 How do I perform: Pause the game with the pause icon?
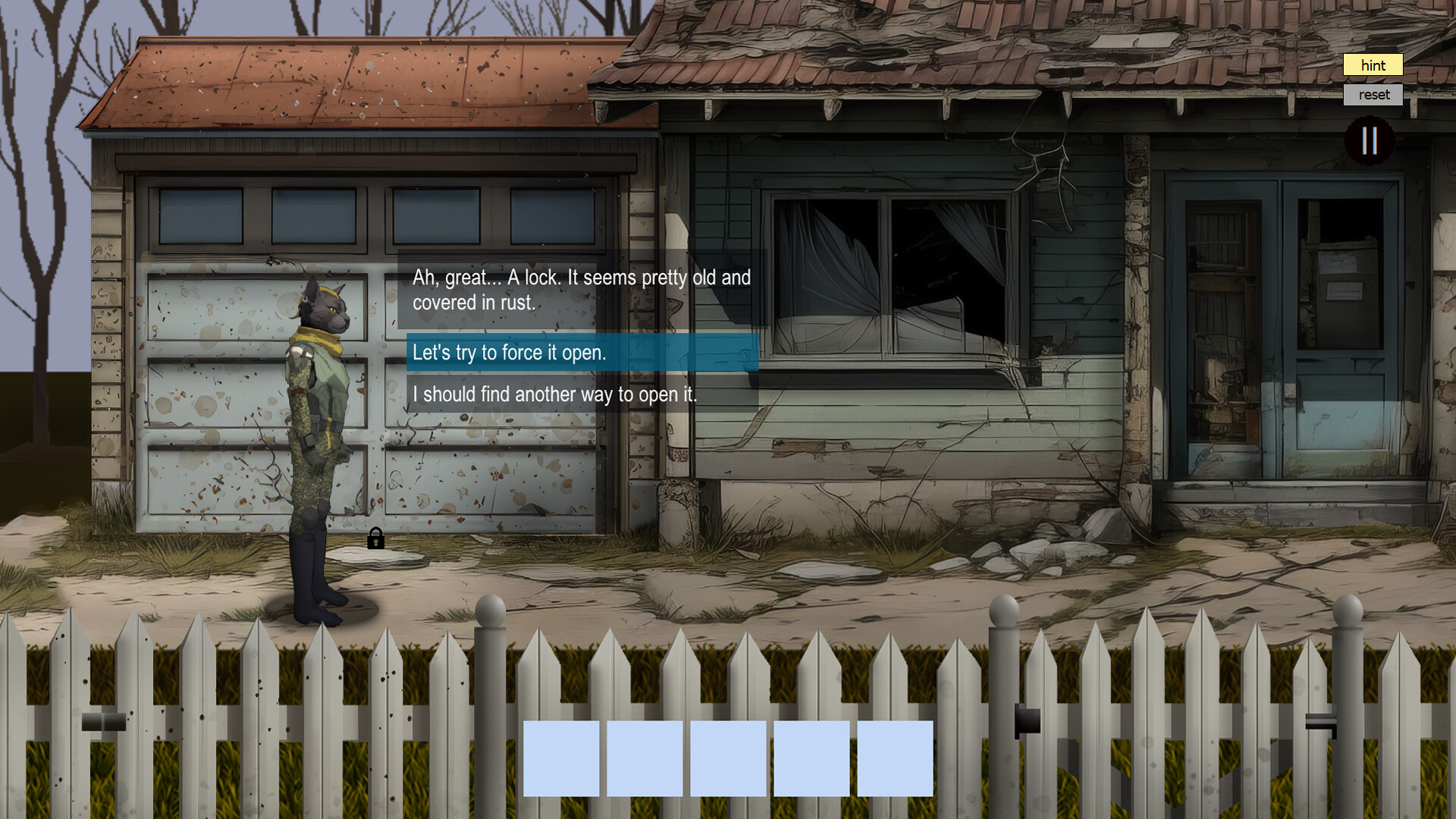pyautogui.click(x=1370, y=139)
